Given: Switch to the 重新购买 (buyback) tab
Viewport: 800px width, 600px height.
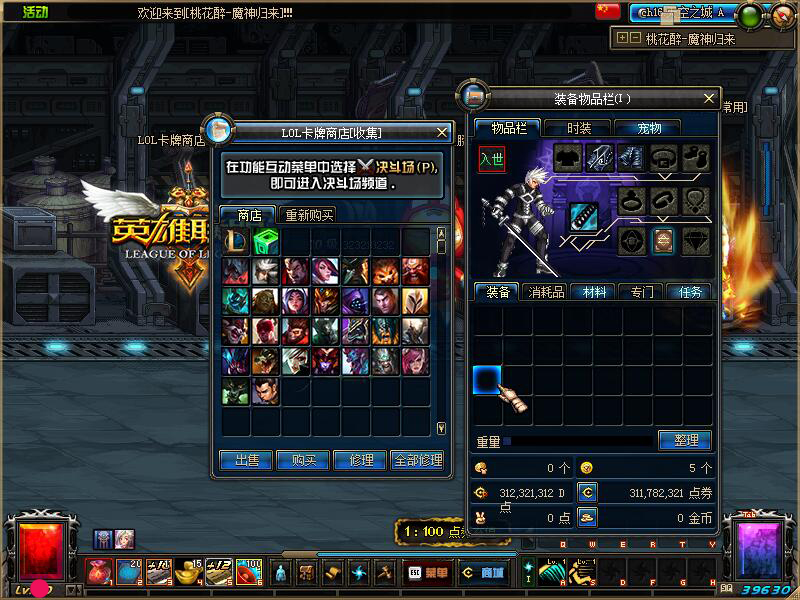Looking at the screenshot, I should point(309,215).
